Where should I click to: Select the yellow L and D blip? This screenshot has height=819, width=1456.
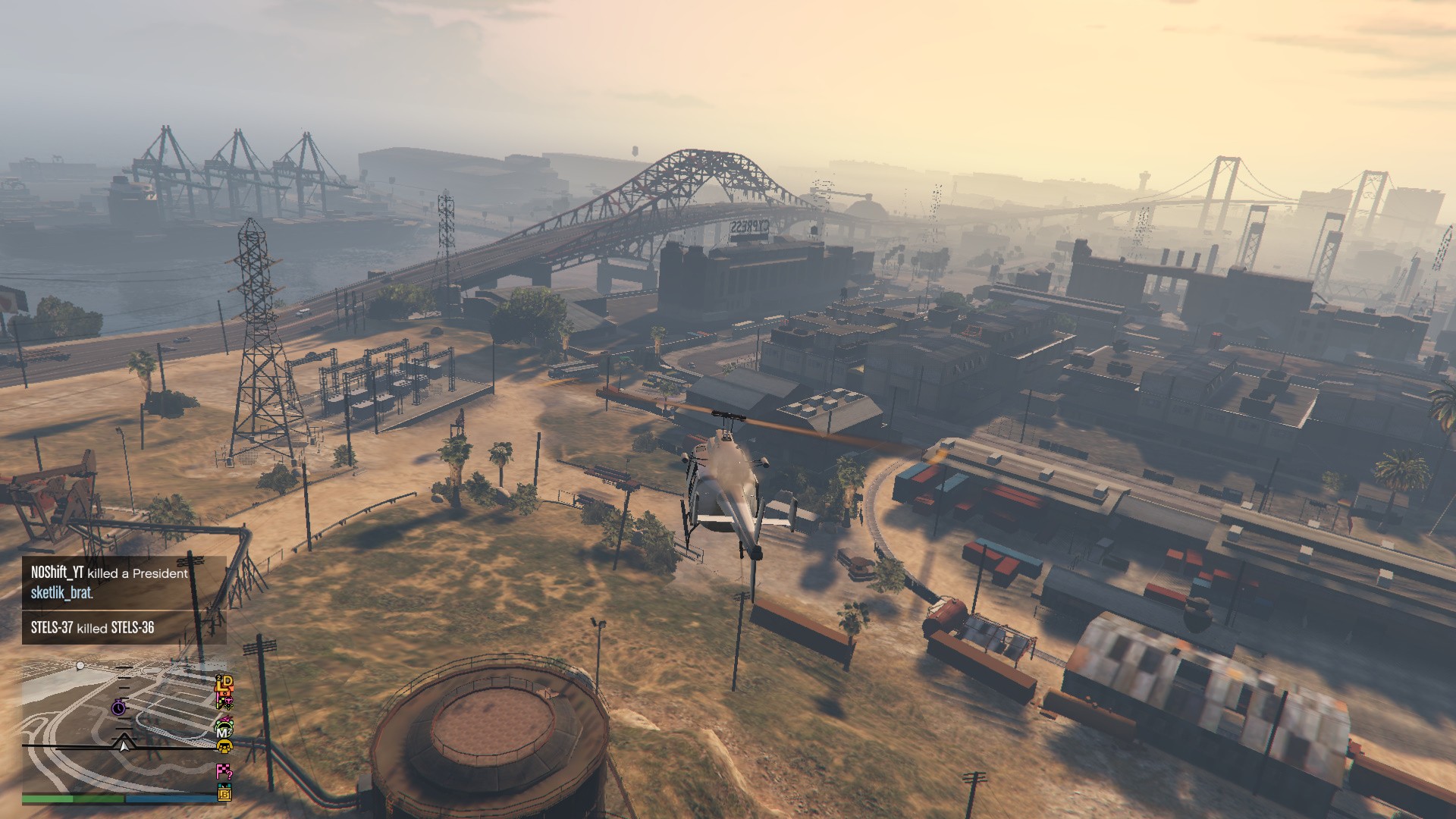click(x=224, y=684)
